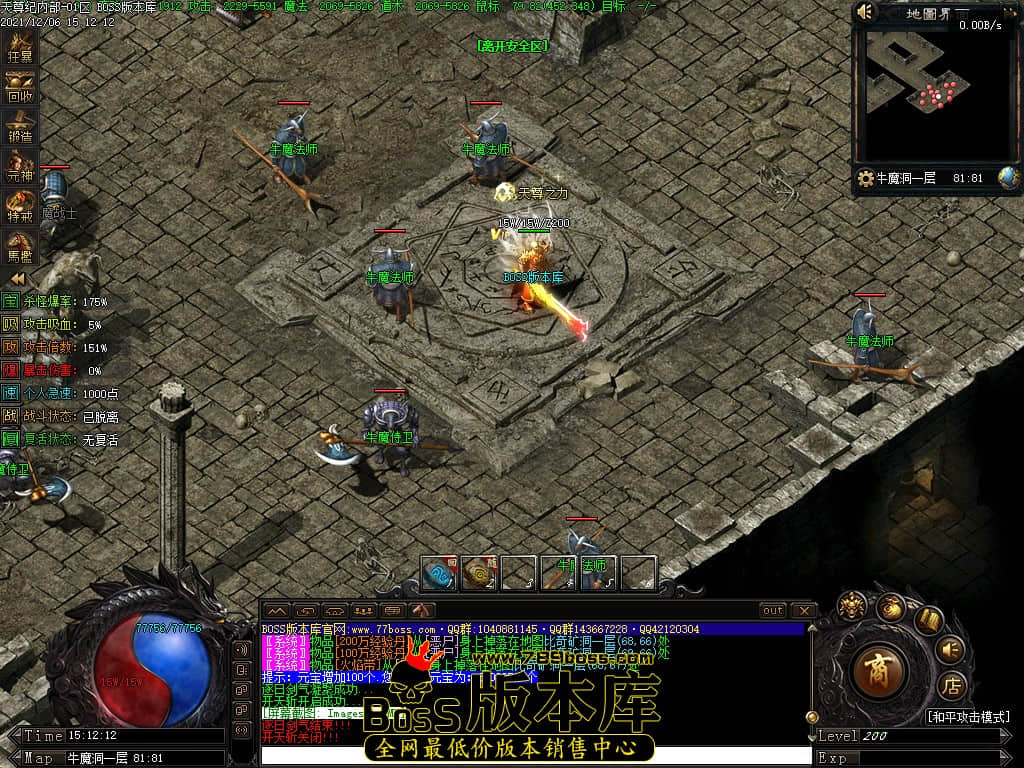Toggle the speaker icon above the minimap

point(866,12)
